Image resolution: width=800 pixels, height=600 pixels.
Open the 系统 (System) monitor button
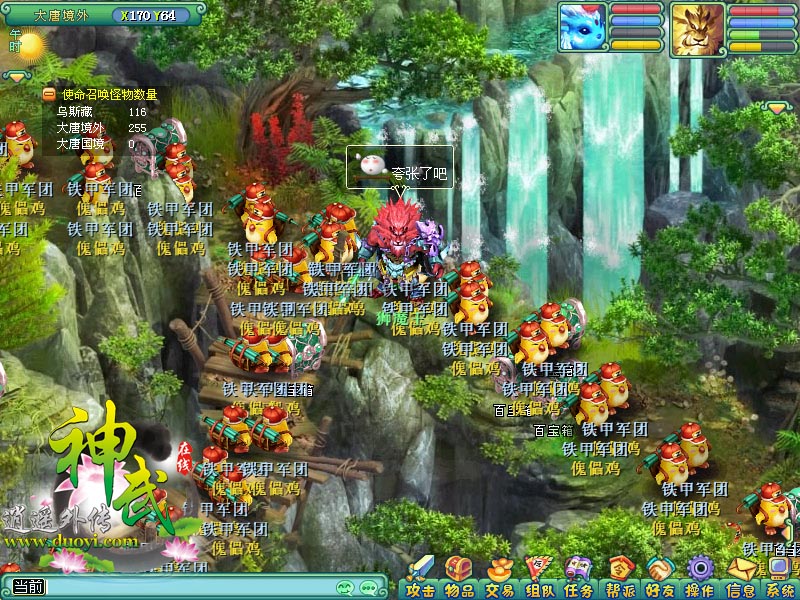(779, 579)
